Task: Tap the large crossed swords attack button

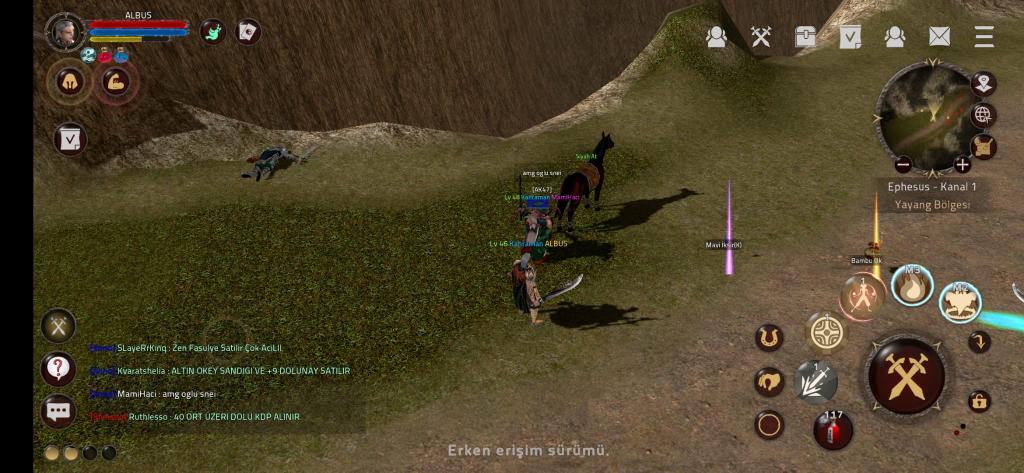Action: [x=906, y=377]
